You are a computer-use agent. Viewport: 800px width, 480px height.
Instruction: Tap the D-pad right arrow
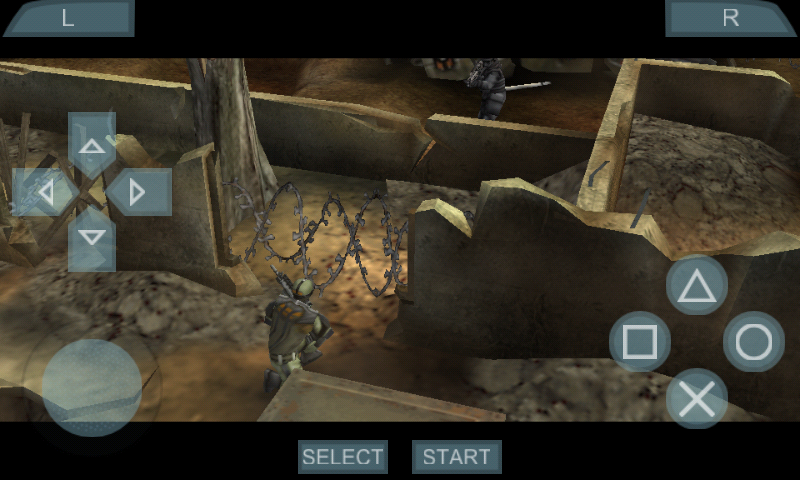click(x=138, y=192)
